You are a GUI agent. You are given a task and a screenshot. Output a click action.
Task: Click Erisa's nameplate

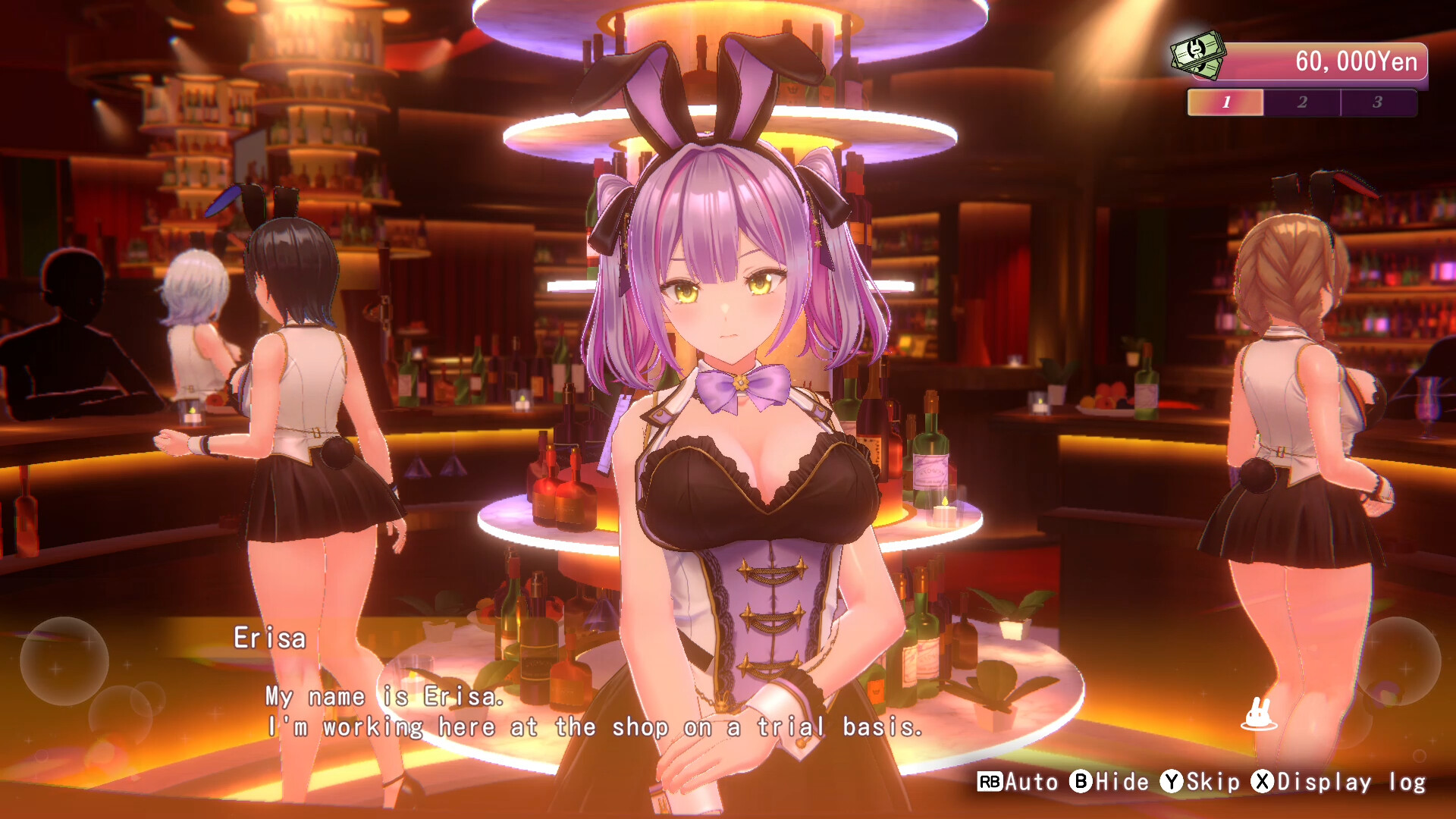pyautogui.click(x=269, y=638)
